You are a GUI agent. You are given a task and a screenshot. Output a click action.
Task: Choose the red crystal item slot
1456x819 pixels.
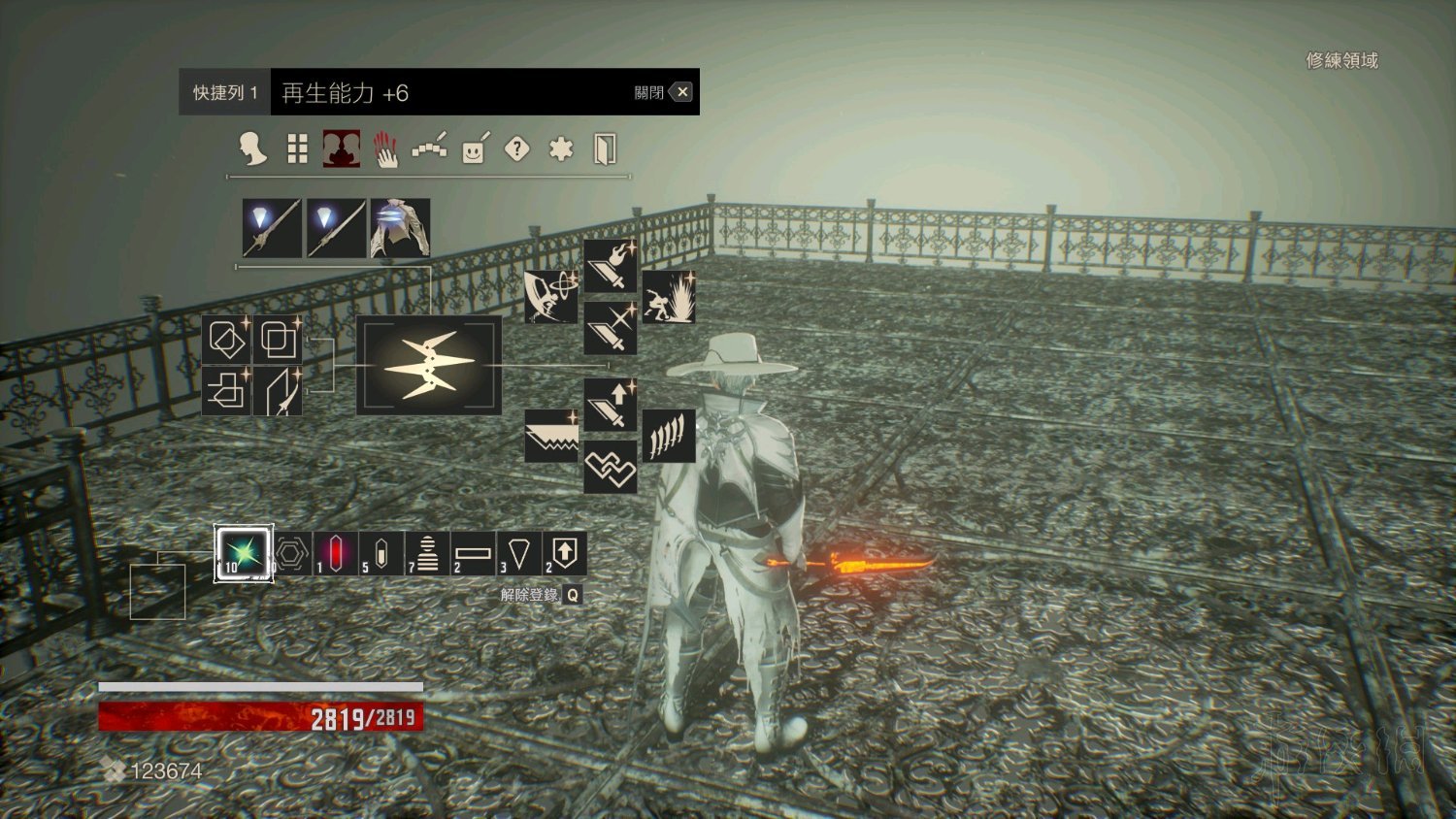click(x=335, y=553)
